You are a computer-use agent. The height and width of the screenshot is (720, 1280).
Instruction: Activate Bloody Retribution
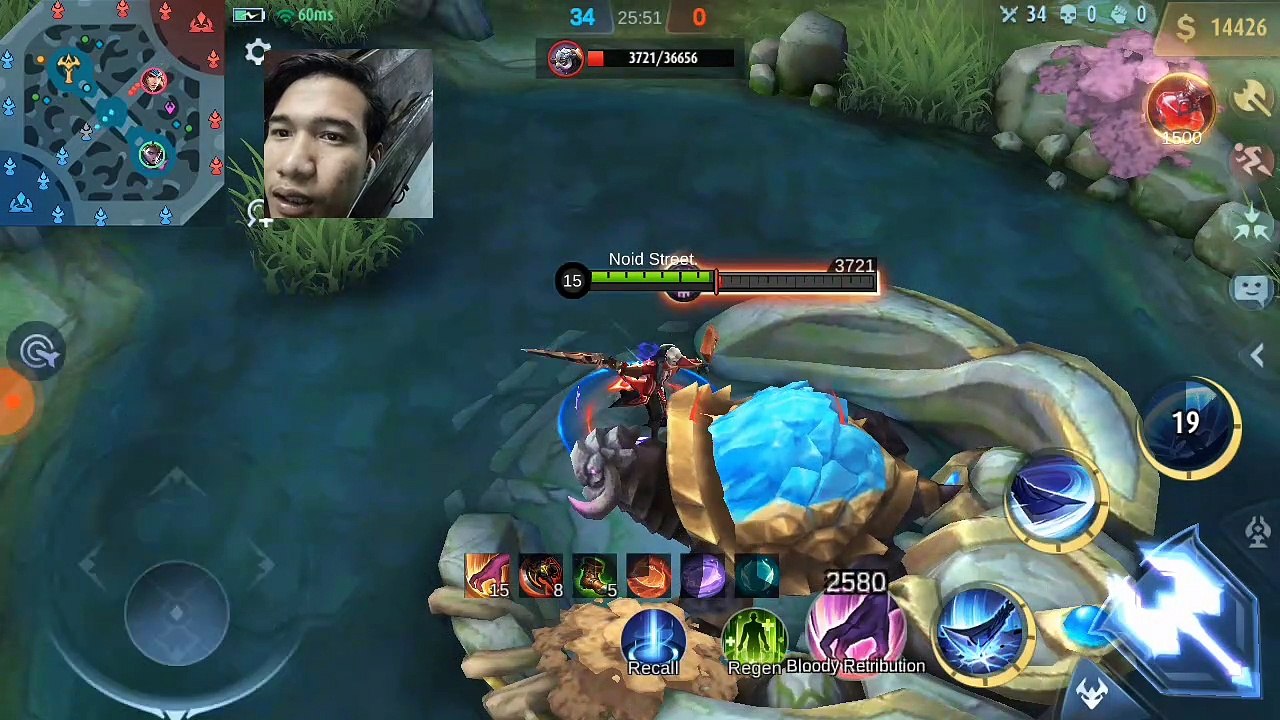[x=856, y=632]
